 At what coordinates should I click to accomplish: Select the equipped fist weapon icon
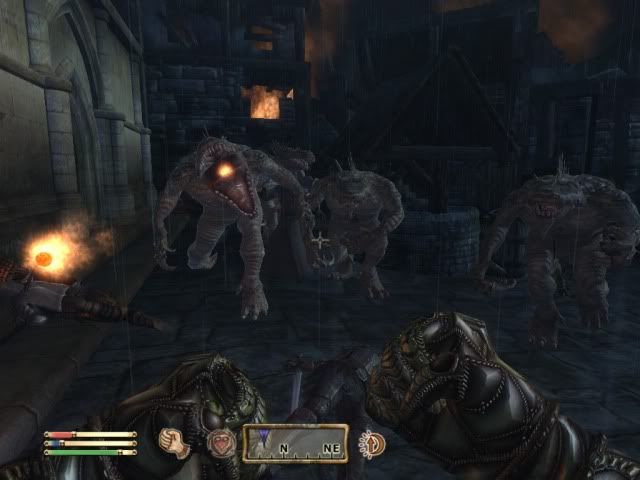pos(176,442)
